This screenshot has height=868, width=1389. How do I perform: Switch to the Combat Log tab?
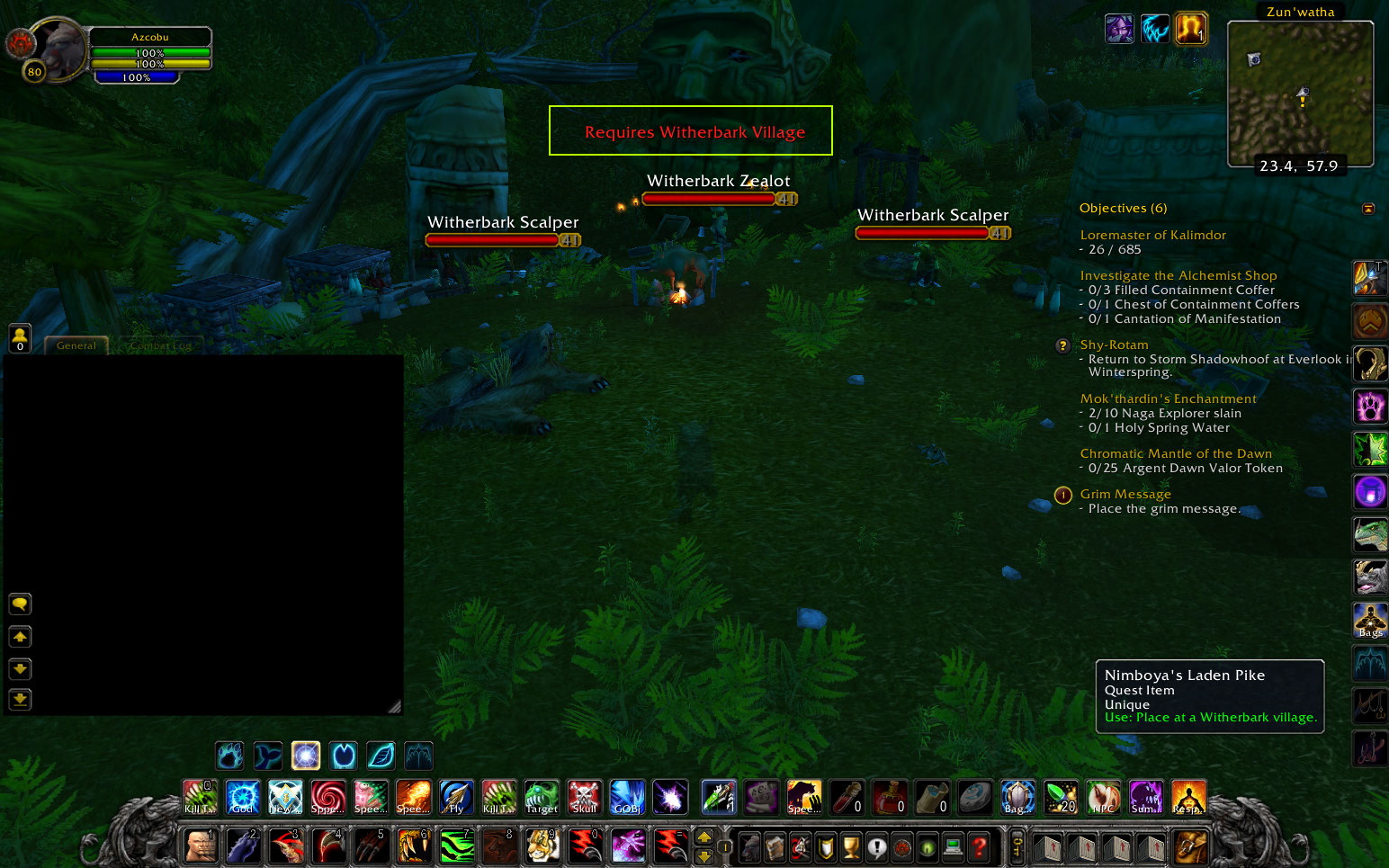click(x=159, y=345)
